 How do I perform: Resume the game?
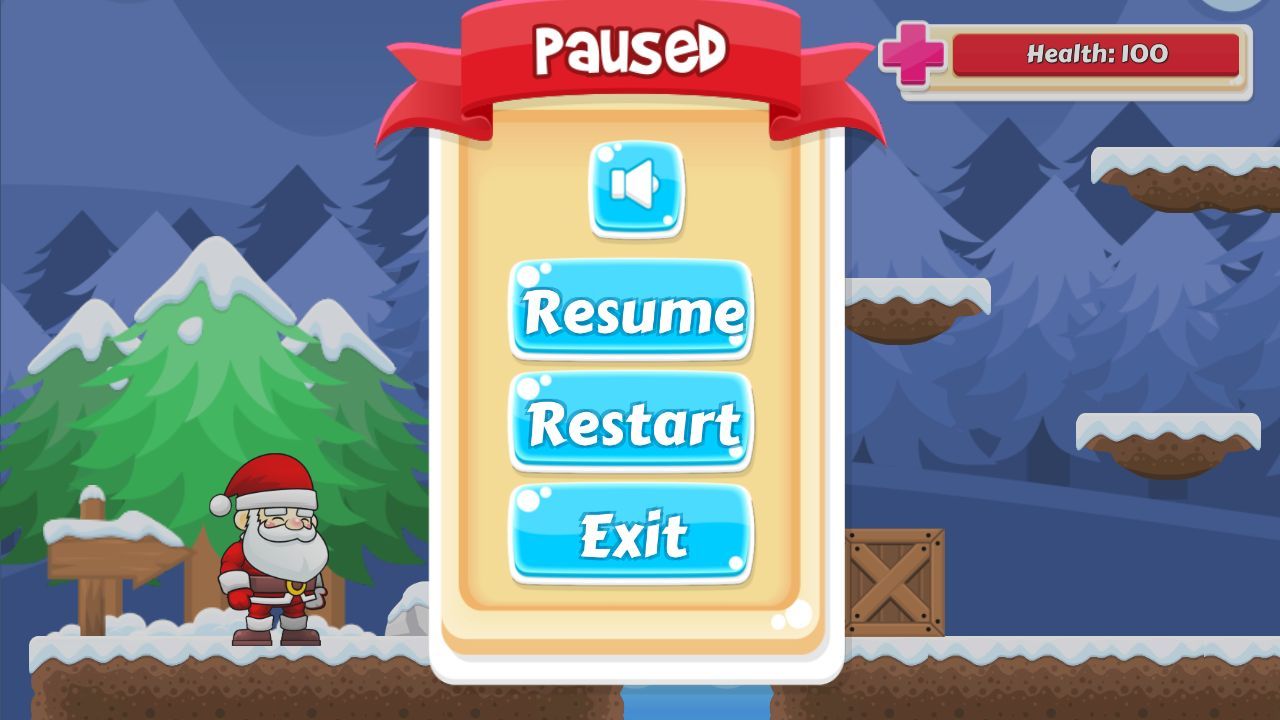(x=631, y=313)
